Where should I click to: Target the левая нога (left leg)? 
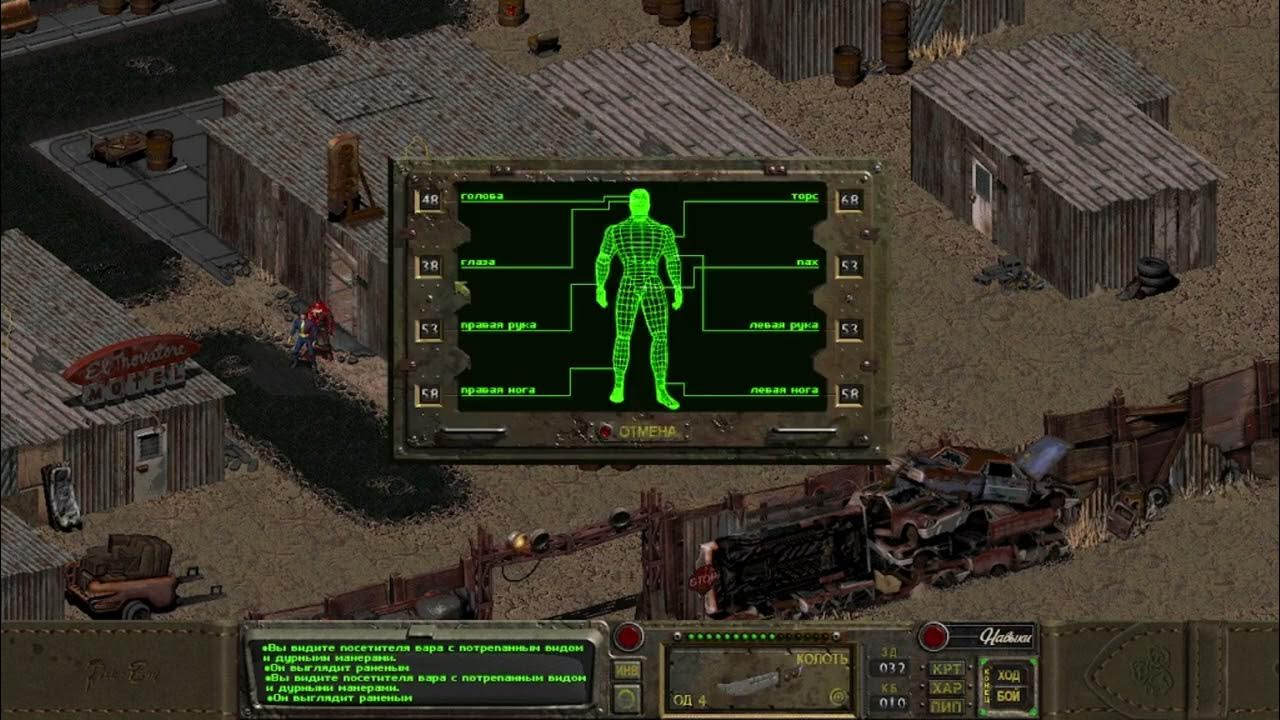[786, 389]
